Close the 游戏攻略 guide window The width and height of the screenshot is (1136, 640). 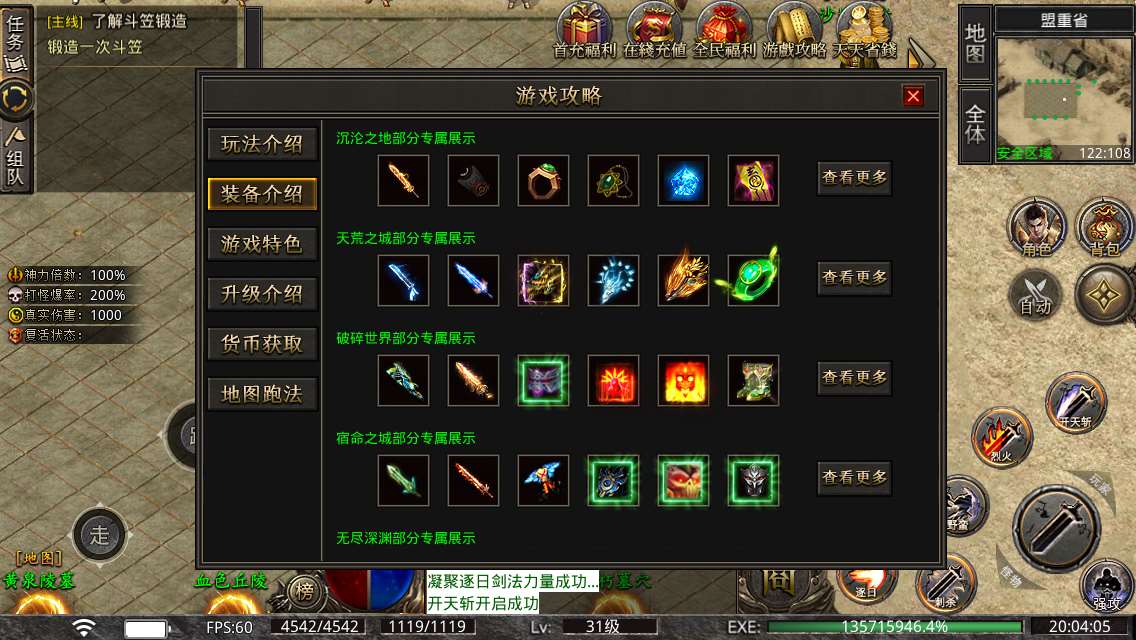(x=912, y=96)
